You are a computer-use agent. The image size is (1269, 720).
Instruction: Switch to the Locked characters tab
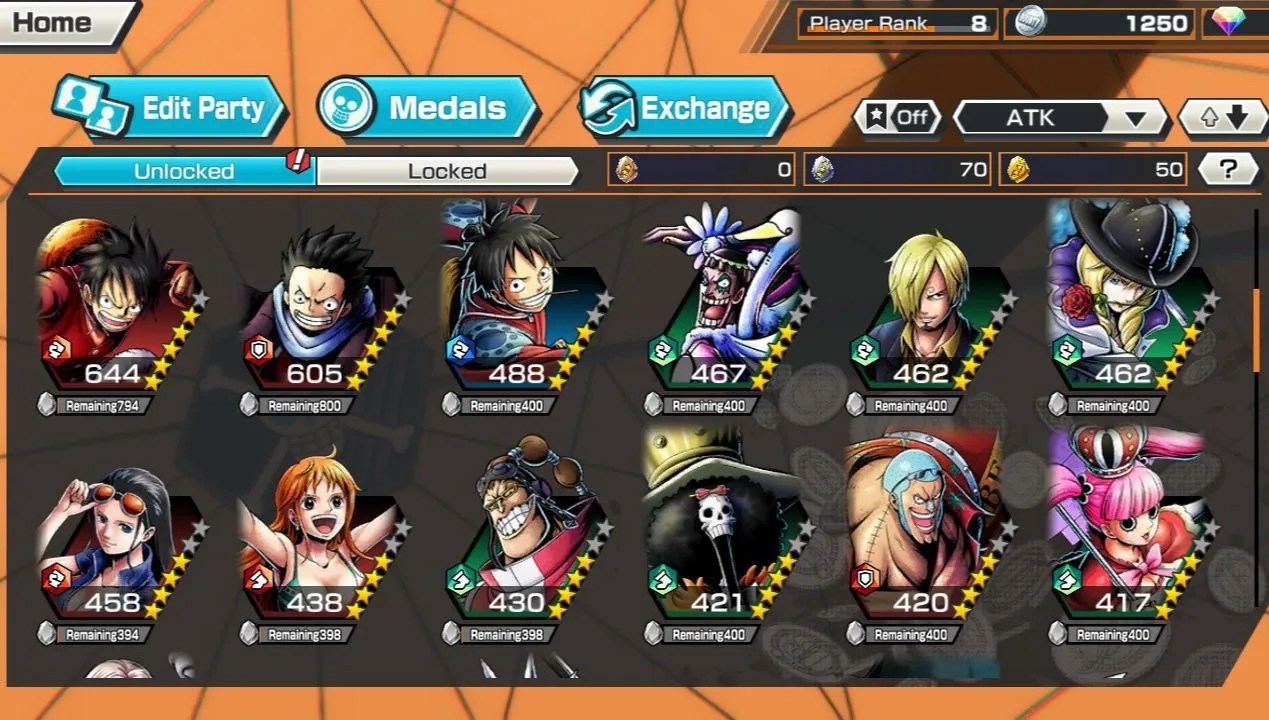pos(447,171)
